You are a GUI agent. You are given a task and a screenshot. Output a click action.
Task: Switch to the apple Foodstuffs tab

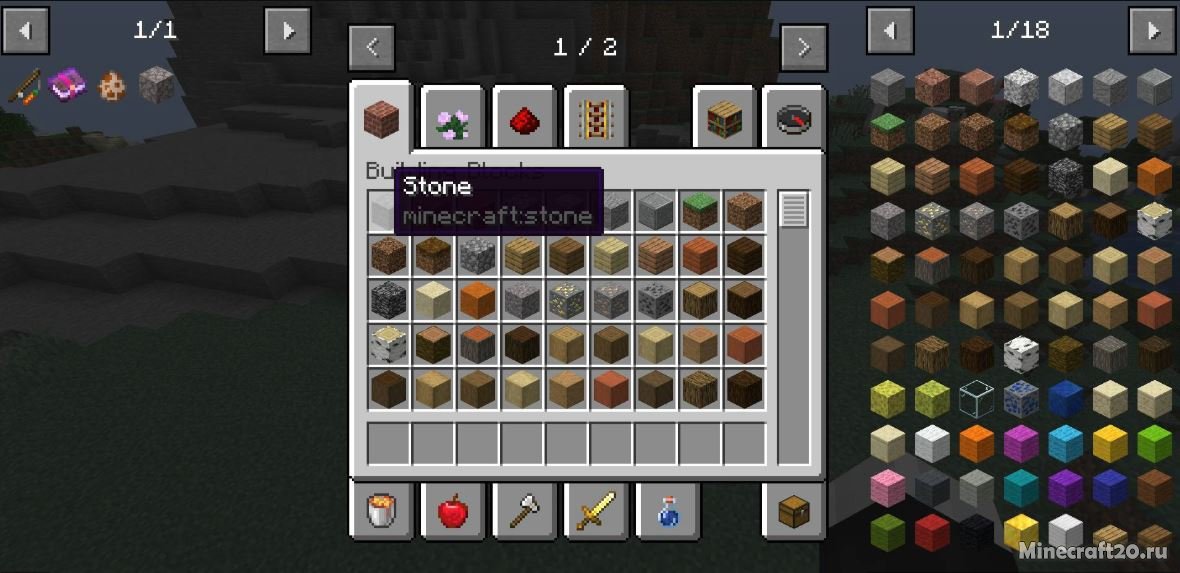(453, 512)
